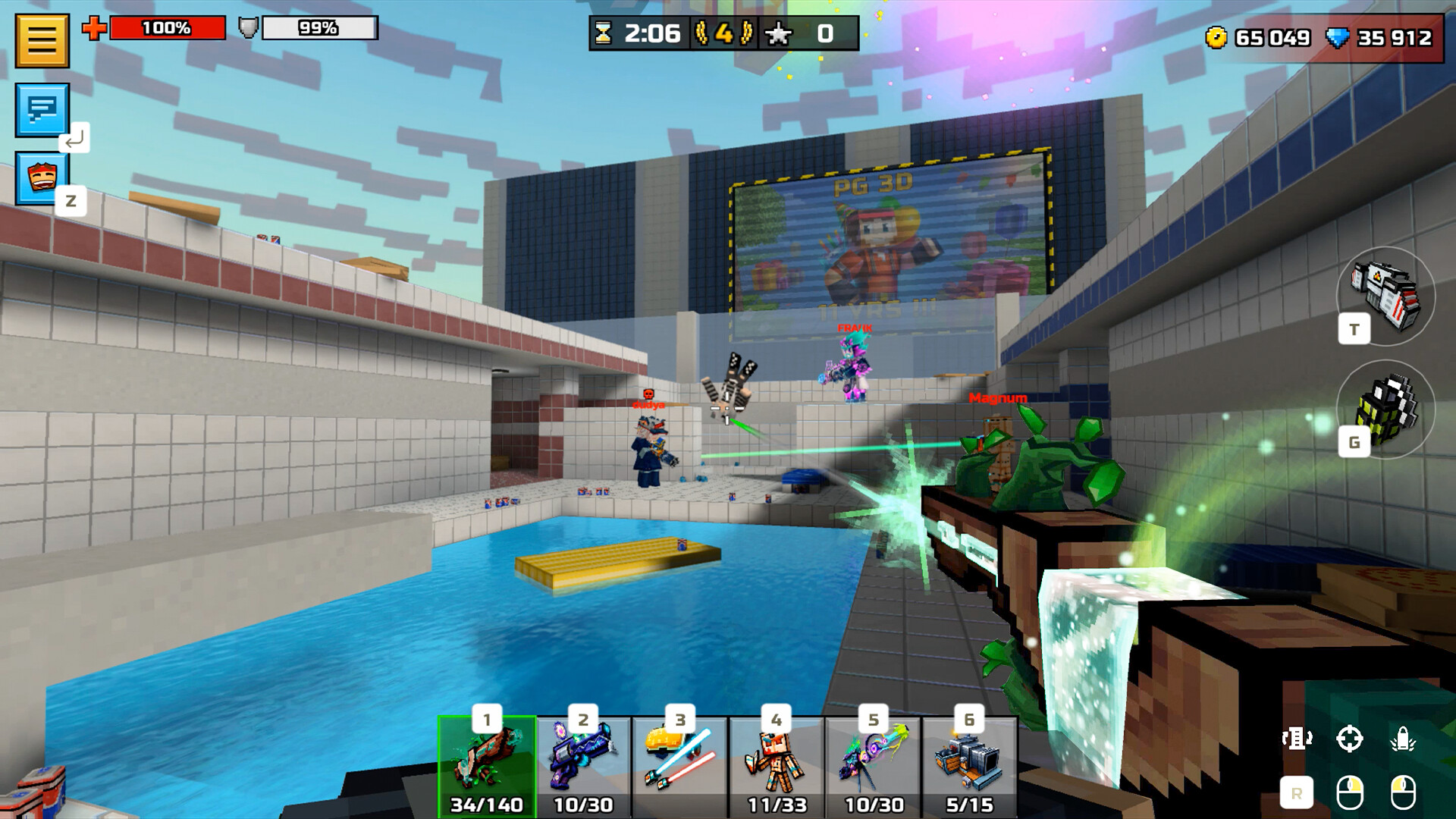The height and width of the screenshot is (819, 1456).
Task: Click the magazine swap reload icon
Action: coord(1297,738)
